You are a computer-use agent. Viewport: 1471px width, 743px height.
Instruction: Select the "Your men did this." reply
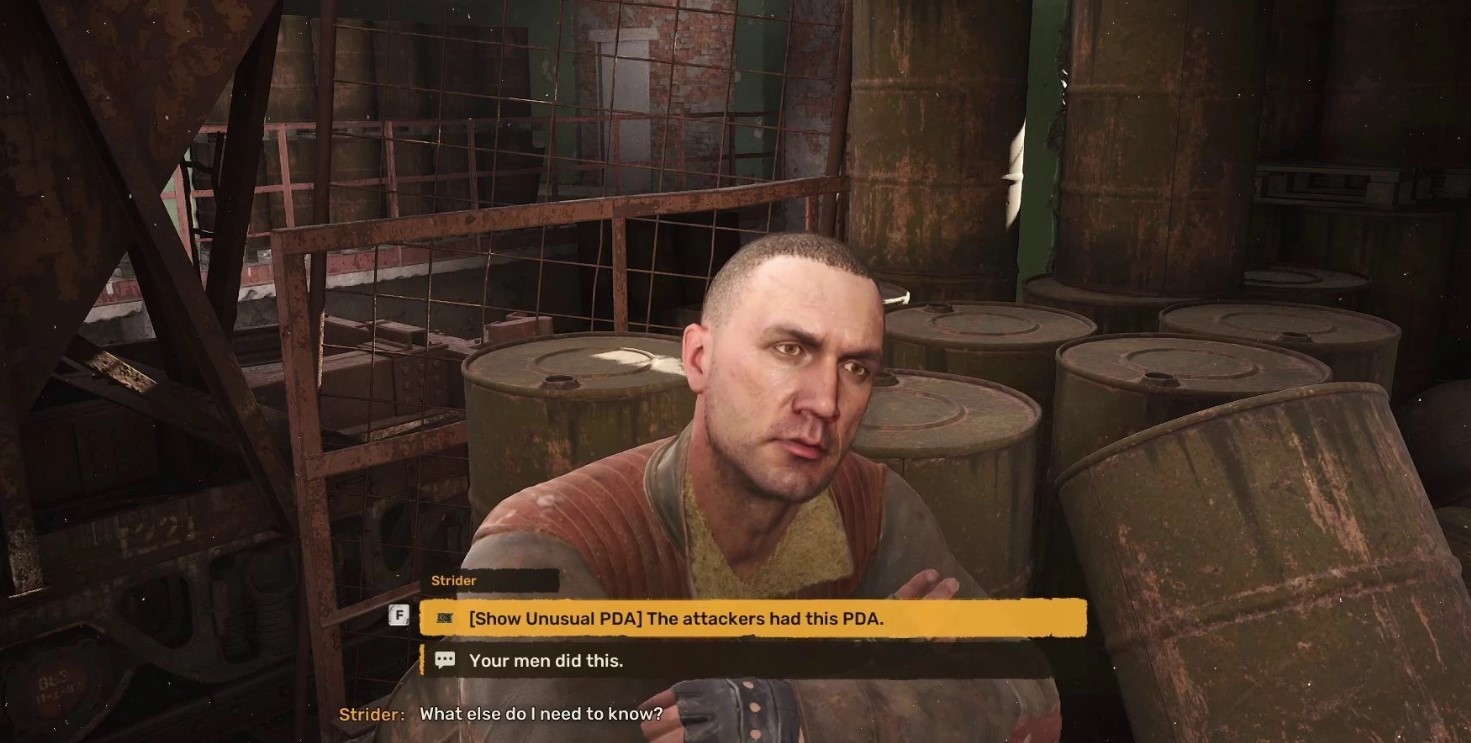point(546,660)
